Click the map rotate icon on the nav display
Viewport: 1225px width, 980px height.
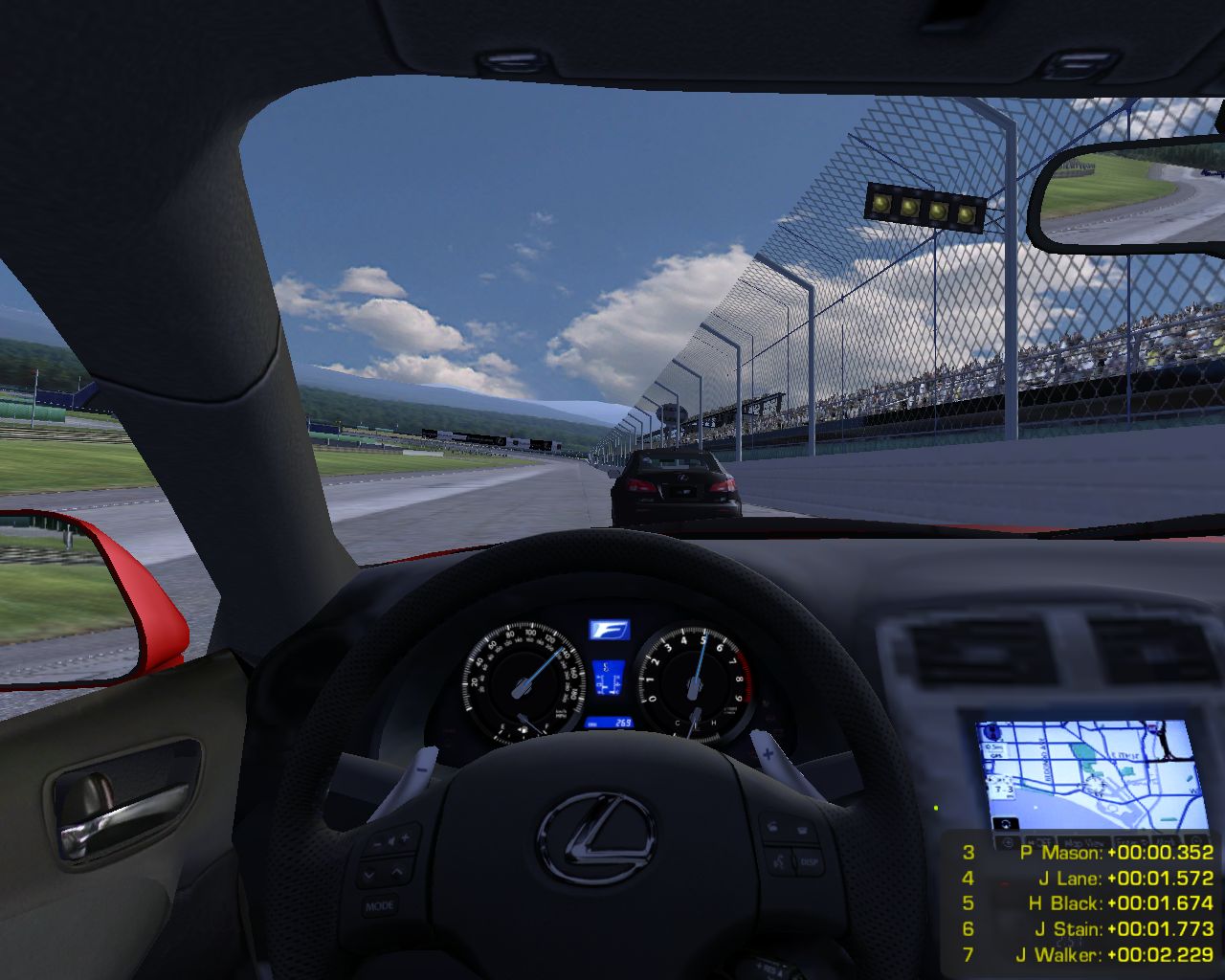click(x=1006, y=823)
